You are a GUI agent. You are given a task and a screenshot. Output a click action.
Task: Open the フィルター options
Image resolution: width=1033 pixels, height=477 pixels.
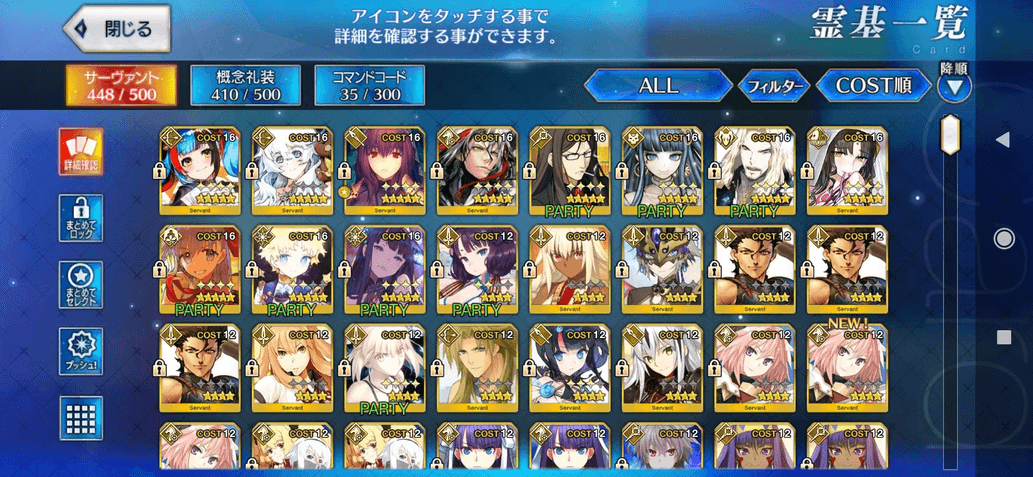[773, 87]
